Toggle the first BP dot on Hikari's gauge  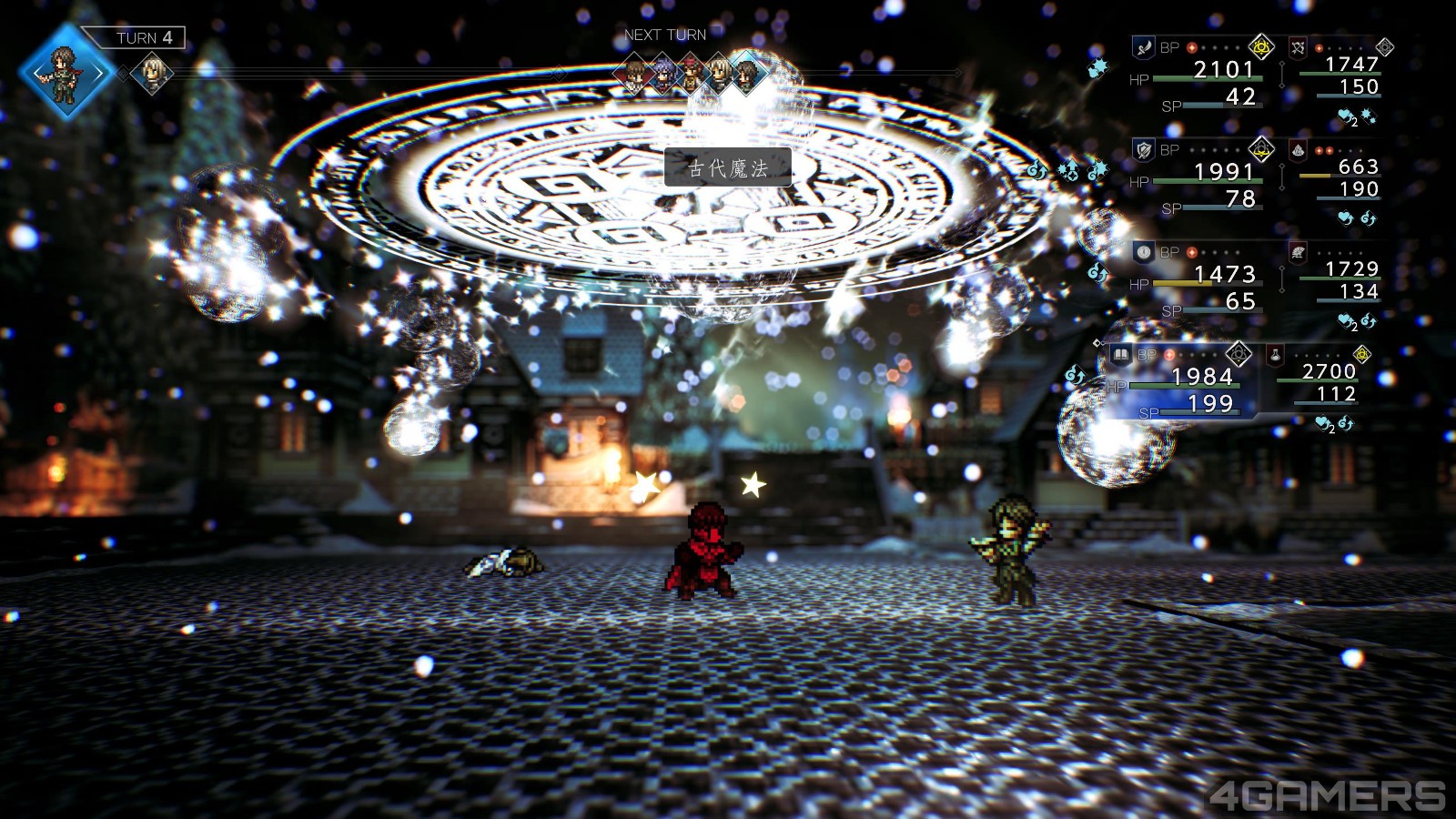pyautogui.click(x=1191, y=47)
